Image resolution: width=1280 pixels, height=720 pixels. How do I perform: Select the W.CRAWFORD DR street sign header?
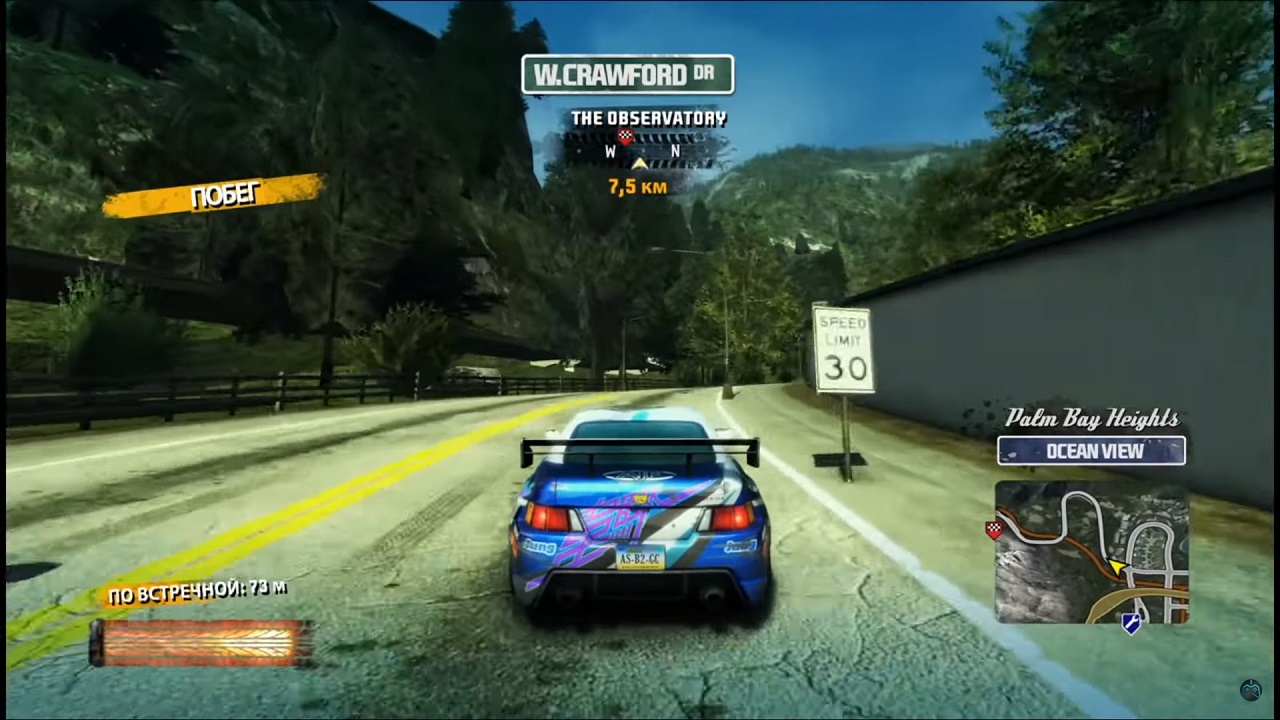click(x=627, y=73)
